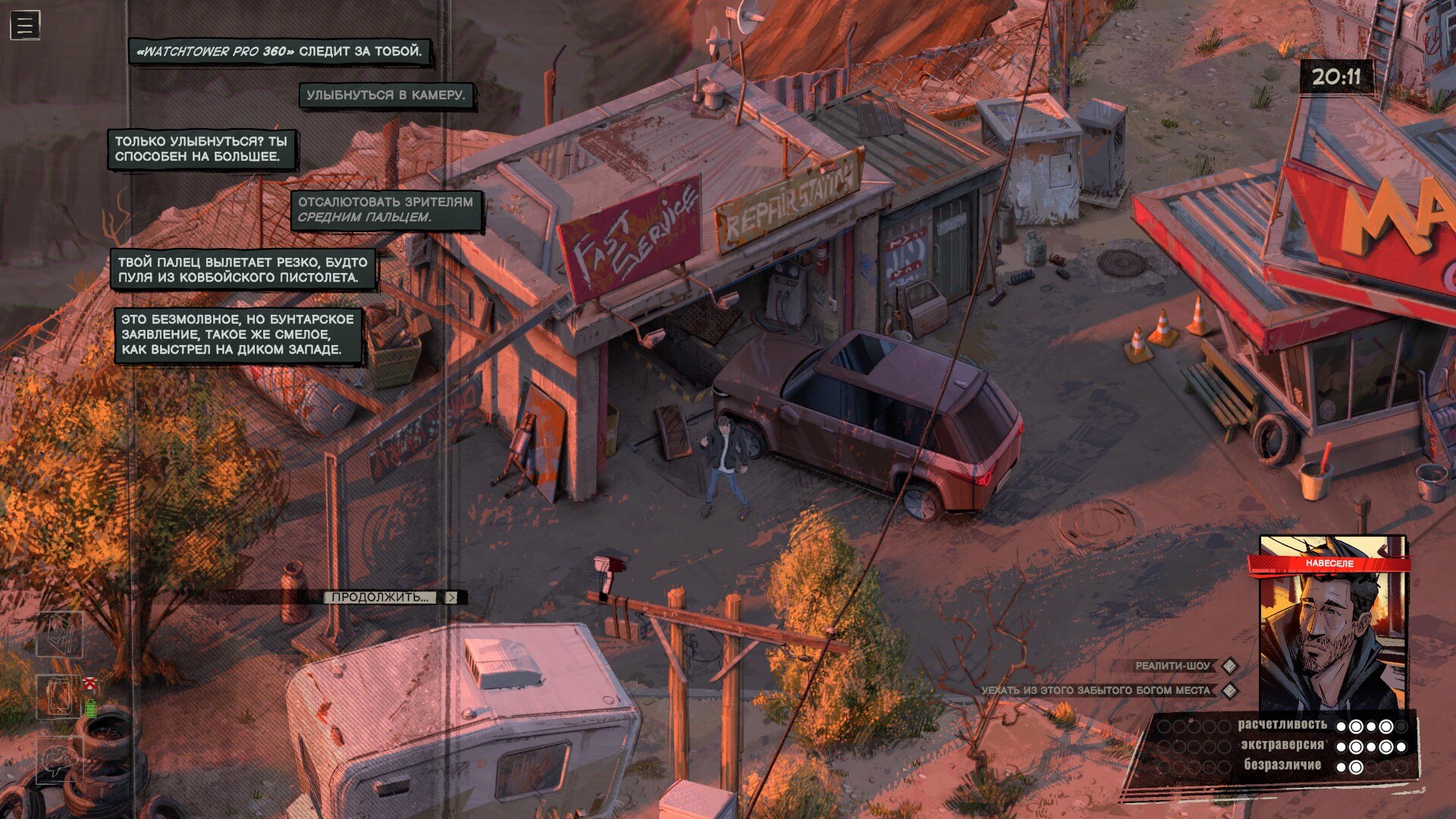
Task: Open the hamburger menu
Action: pos(24,25)
